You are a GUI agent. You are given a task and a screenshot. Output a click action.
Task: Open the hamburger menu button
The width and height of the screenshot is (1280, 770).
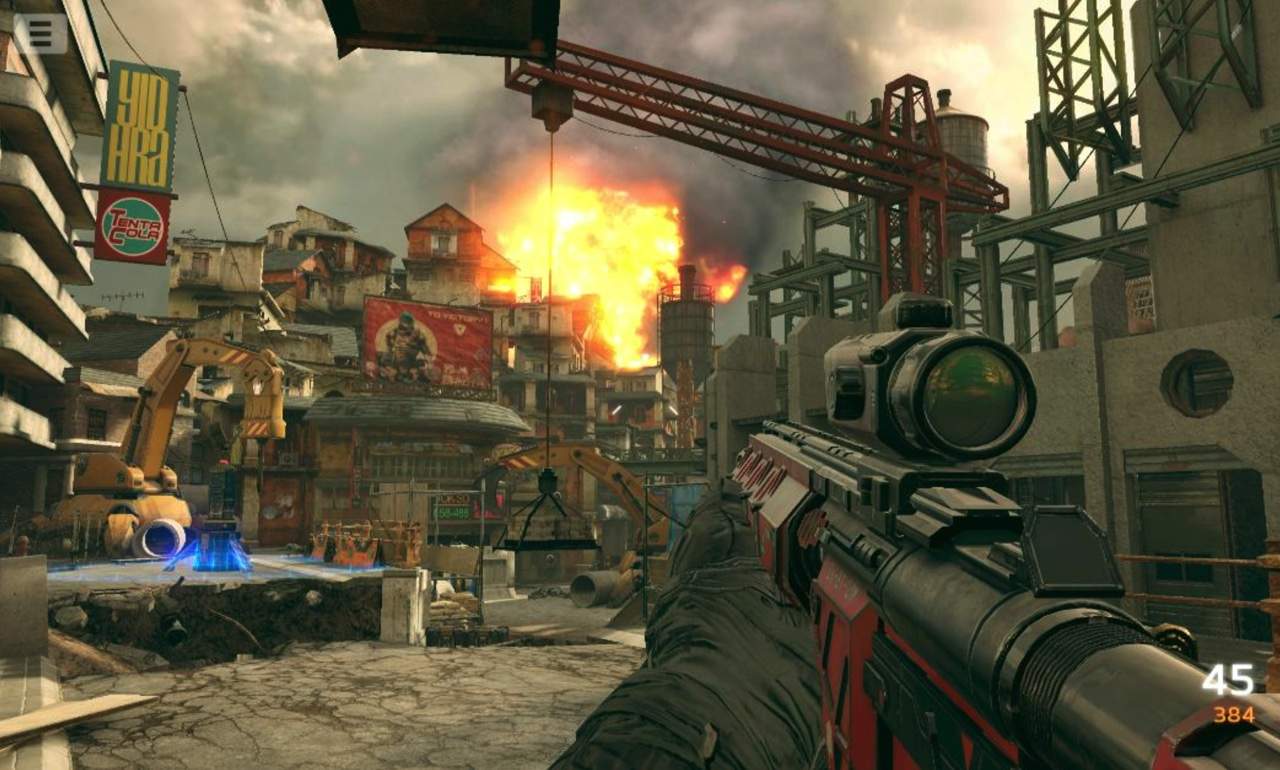(40, 33)
